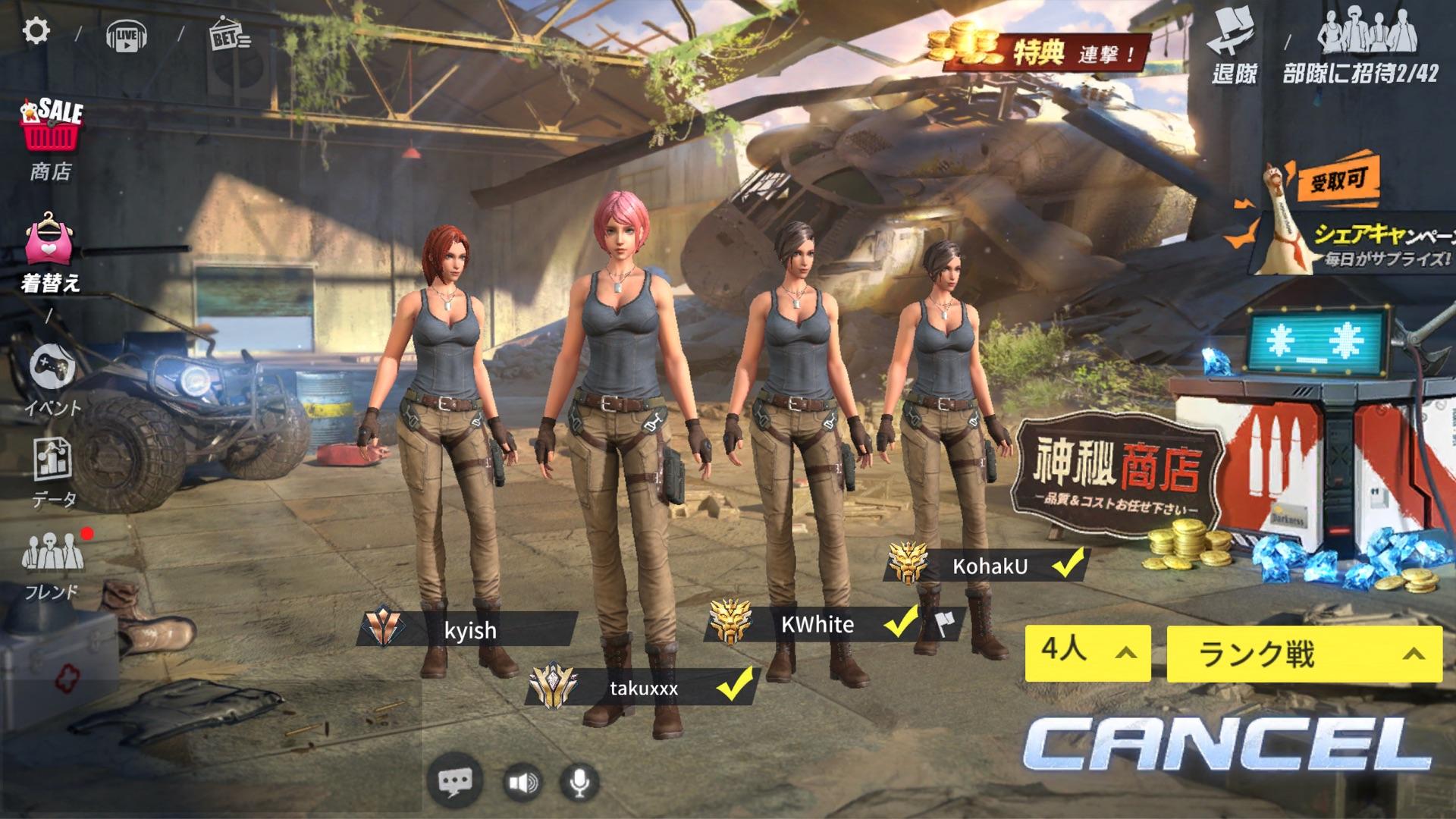
Task: Open the settings gear icon
Action: (x=36, y=31)
